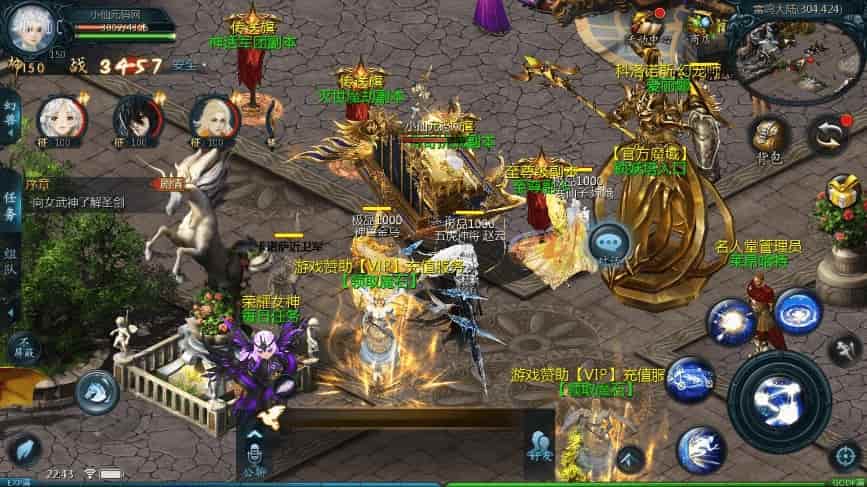Open the player character portrait
Viewport: 867px width, 487px height.
point(29,27)
